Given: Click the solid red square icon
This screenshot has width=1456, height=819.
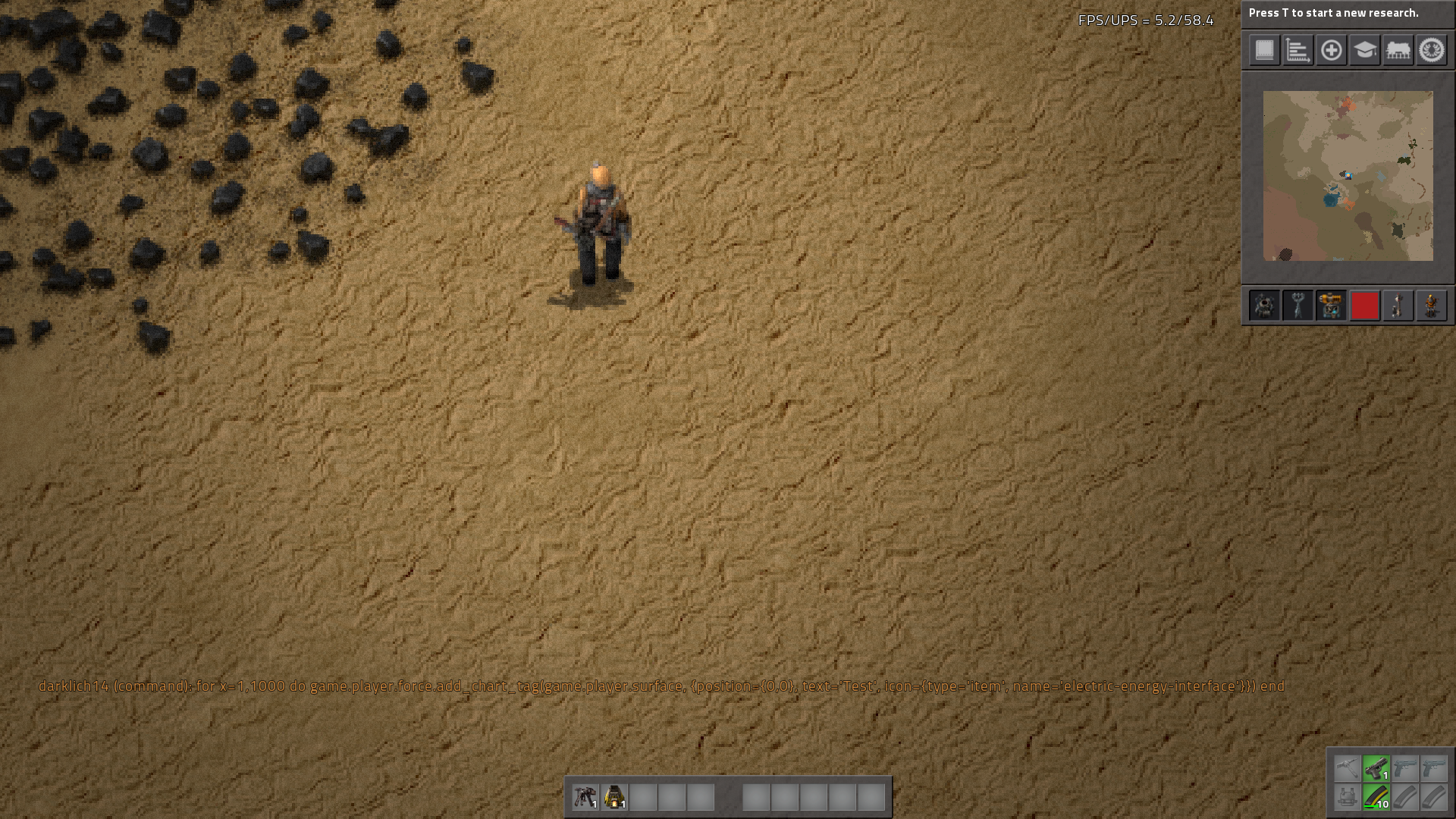Looking at the screenshot, I should 1364,306.
